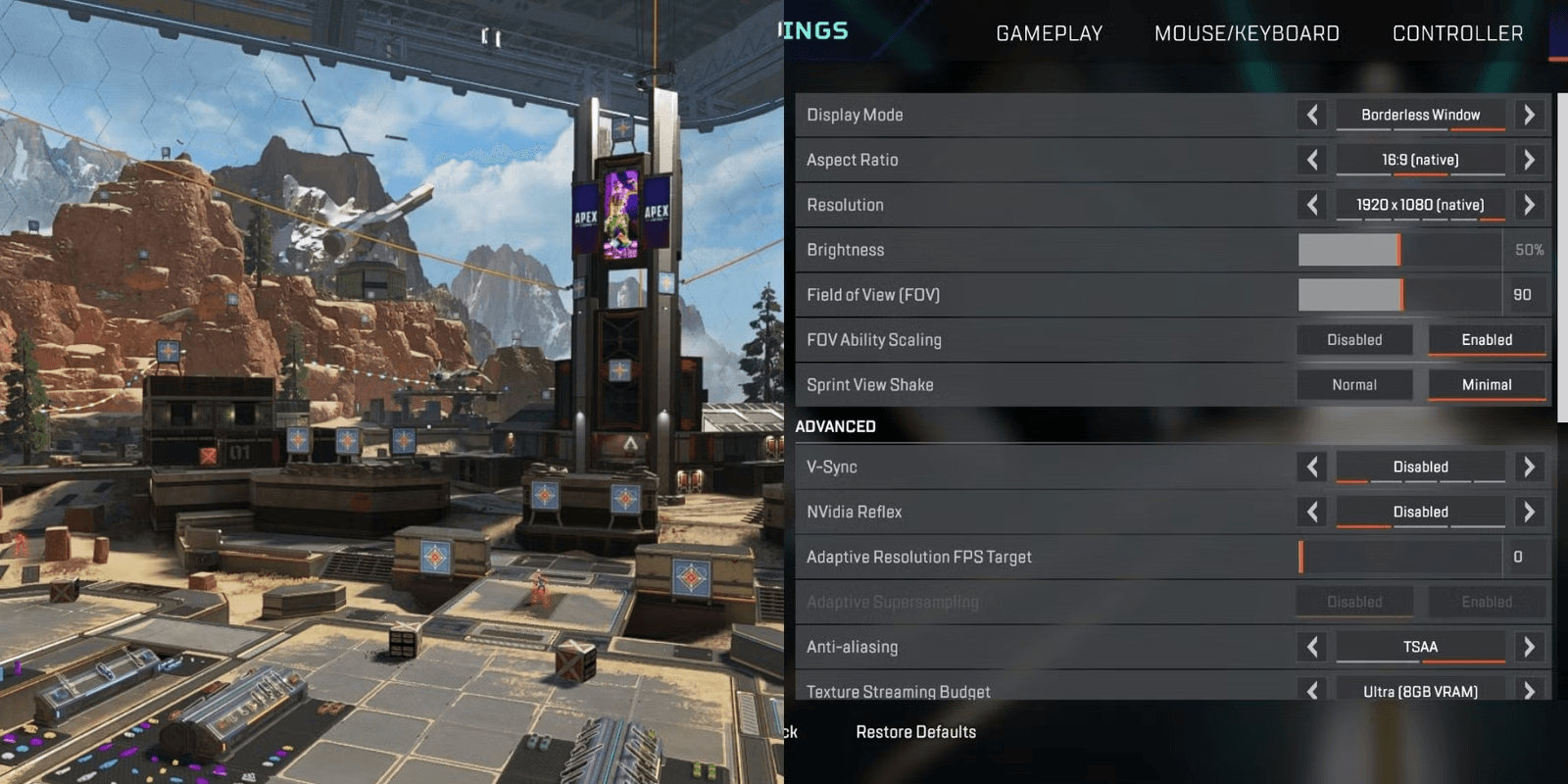Disable FOV Ability Scaling
The image size is (1568, 784).
click(x=1354, y=339)
